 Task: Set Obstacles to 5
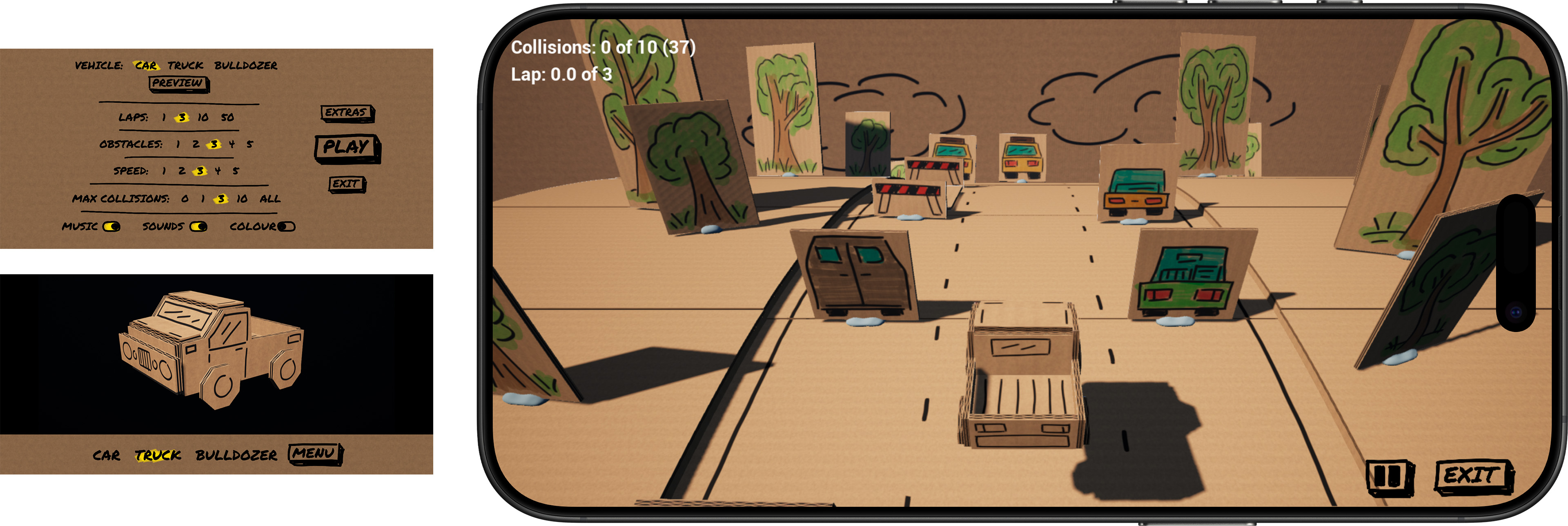tap(249, 144)
